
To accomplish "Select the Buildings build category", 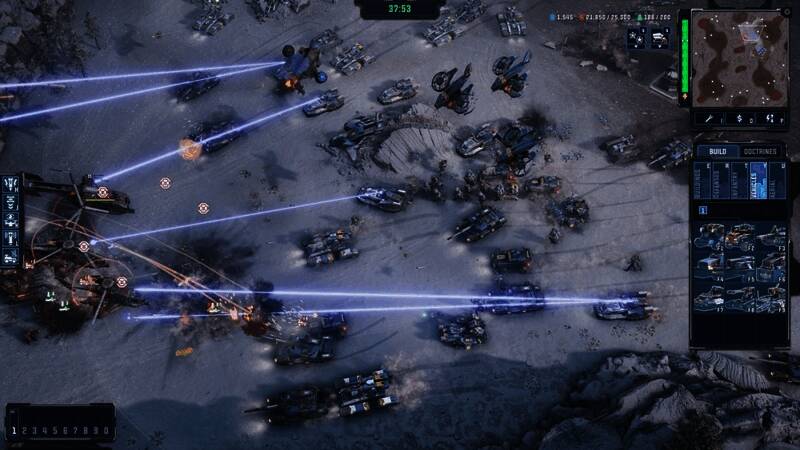I will point(701,181).
